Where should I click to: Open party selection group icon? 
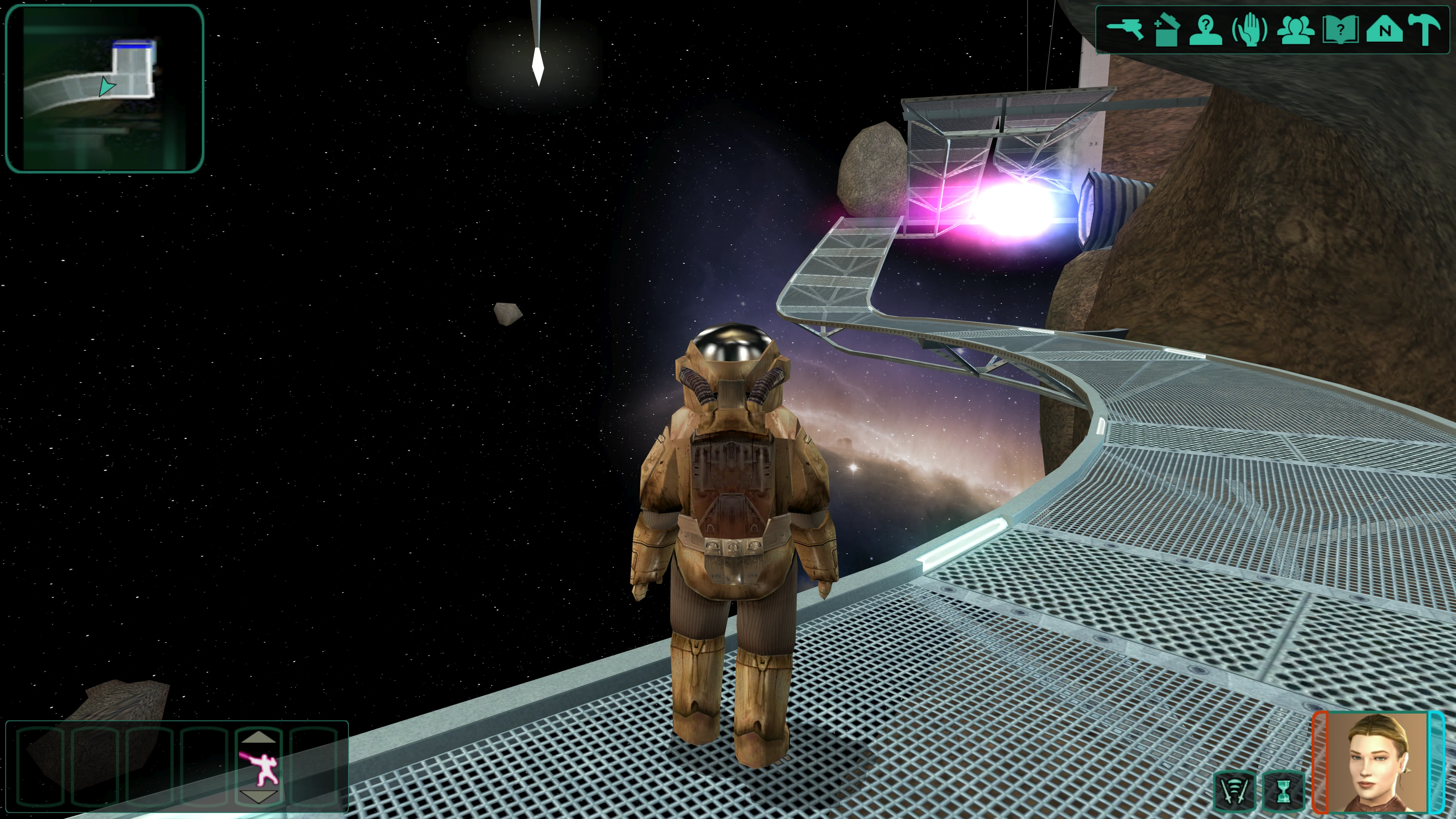tap(1295, 29)
